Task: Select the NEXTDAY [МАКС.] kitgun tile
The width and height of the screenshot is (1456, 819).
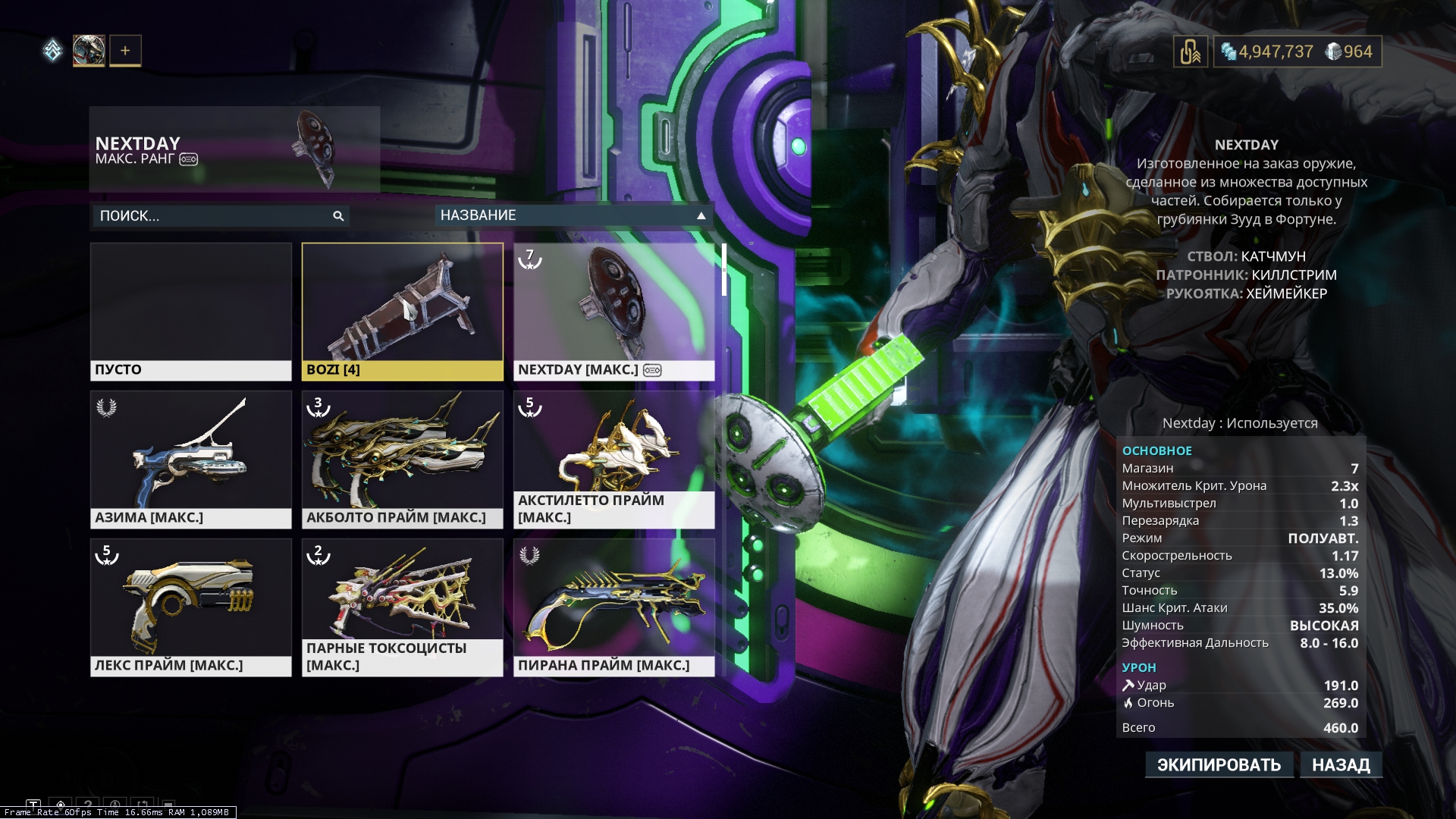Action: 613,311
